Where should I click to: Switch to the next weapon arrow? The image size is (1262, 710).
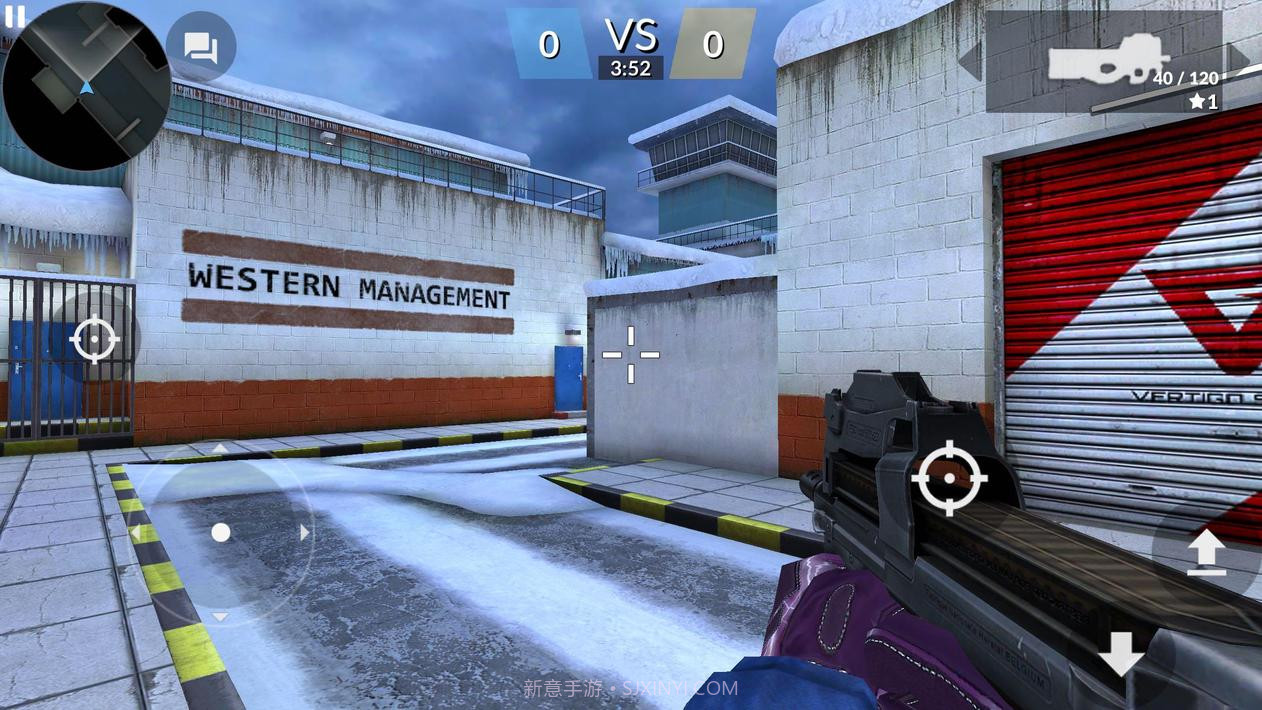[x=1240, y=60]
